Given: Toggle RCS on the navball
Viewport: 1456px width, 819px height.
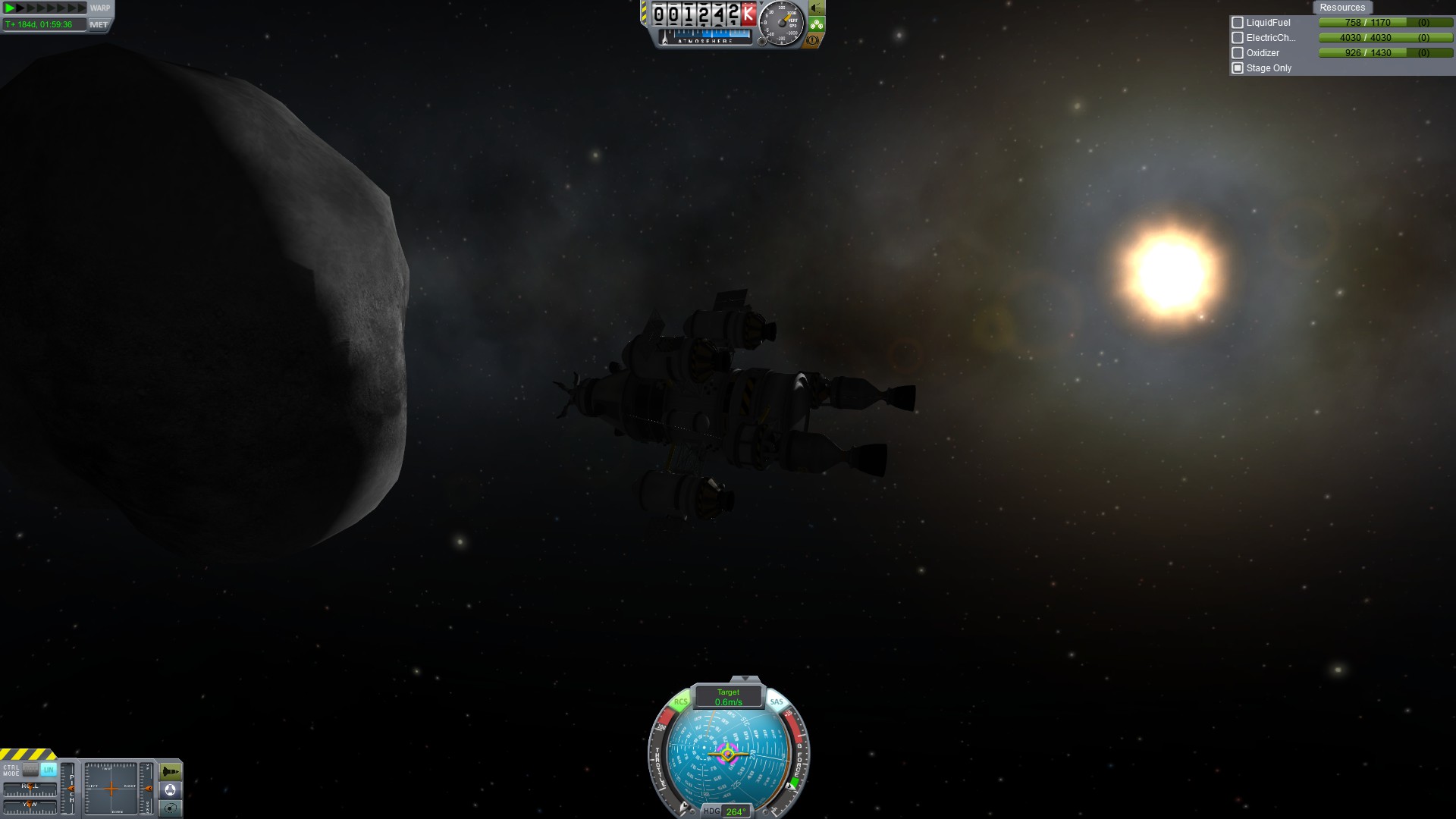Looking at the screenshot, I should point(680,702).
